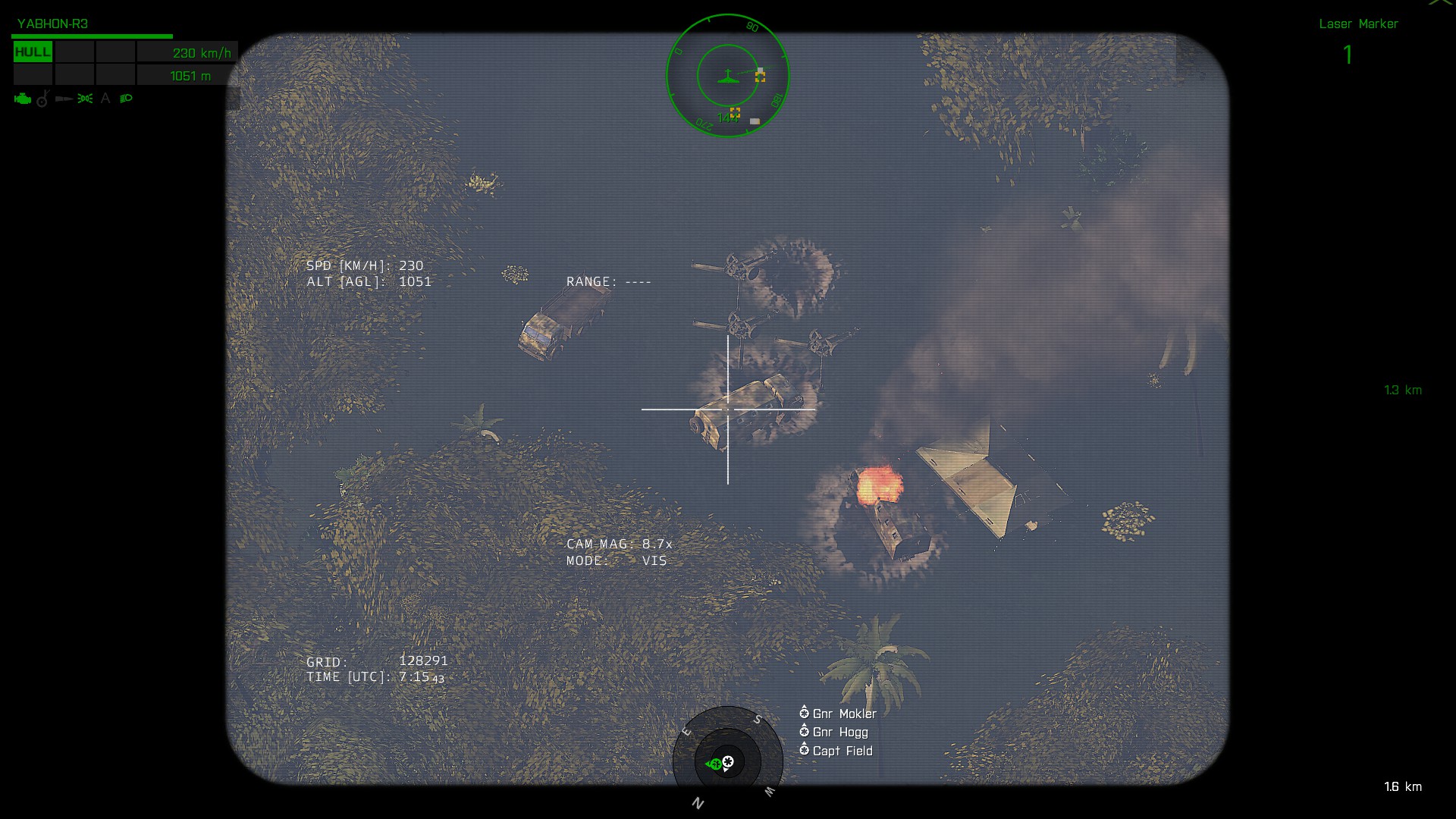Click the circular sensor radar display
Screen dimensions: 1456x819
point(728,76)
